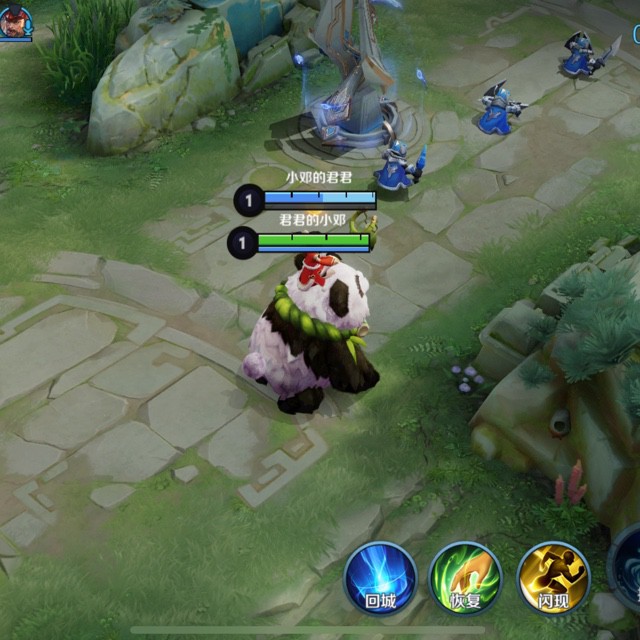Cast the 闪现 flash spell
This screenshot has width=640, height=640.
553,577
